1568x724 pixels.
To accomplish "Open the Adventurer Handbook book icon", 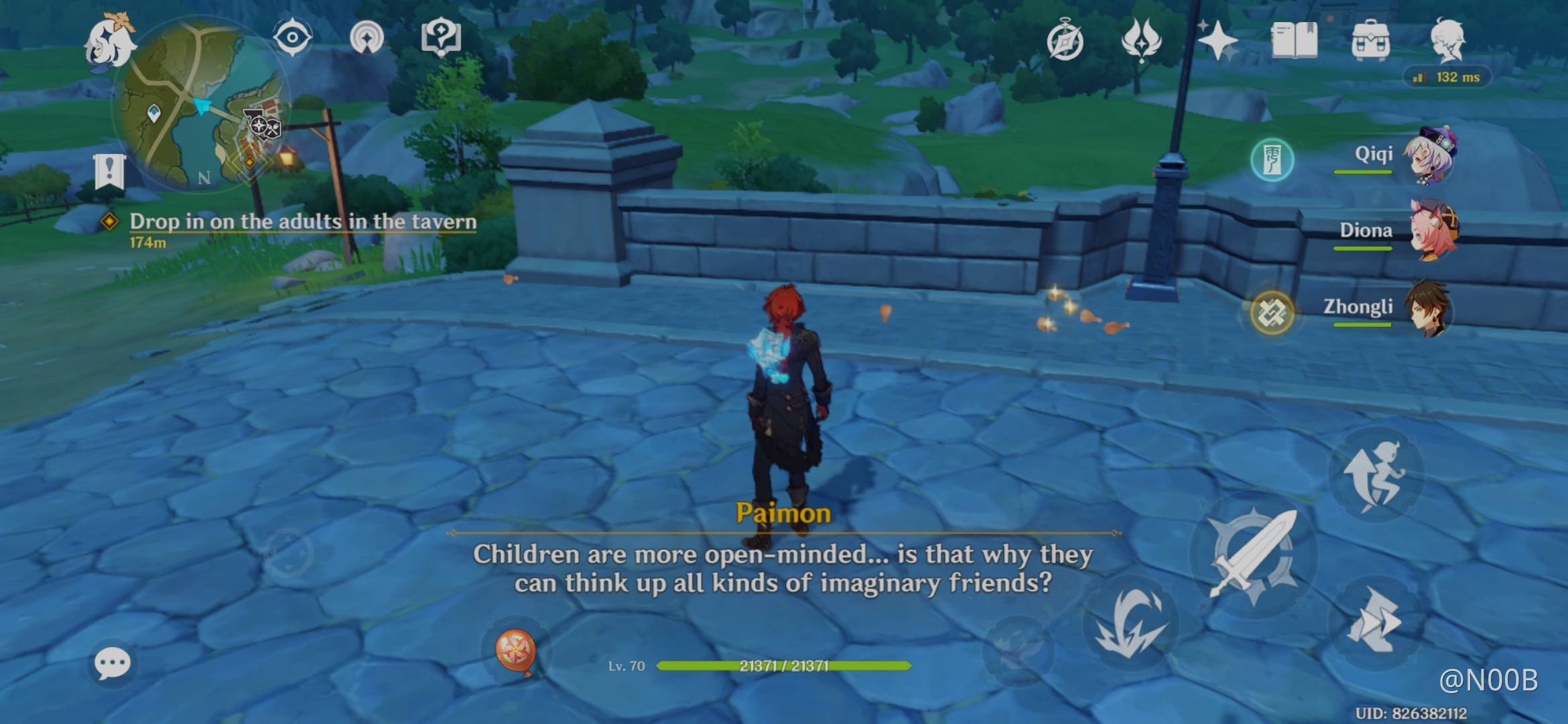I will click(1293, 42).
